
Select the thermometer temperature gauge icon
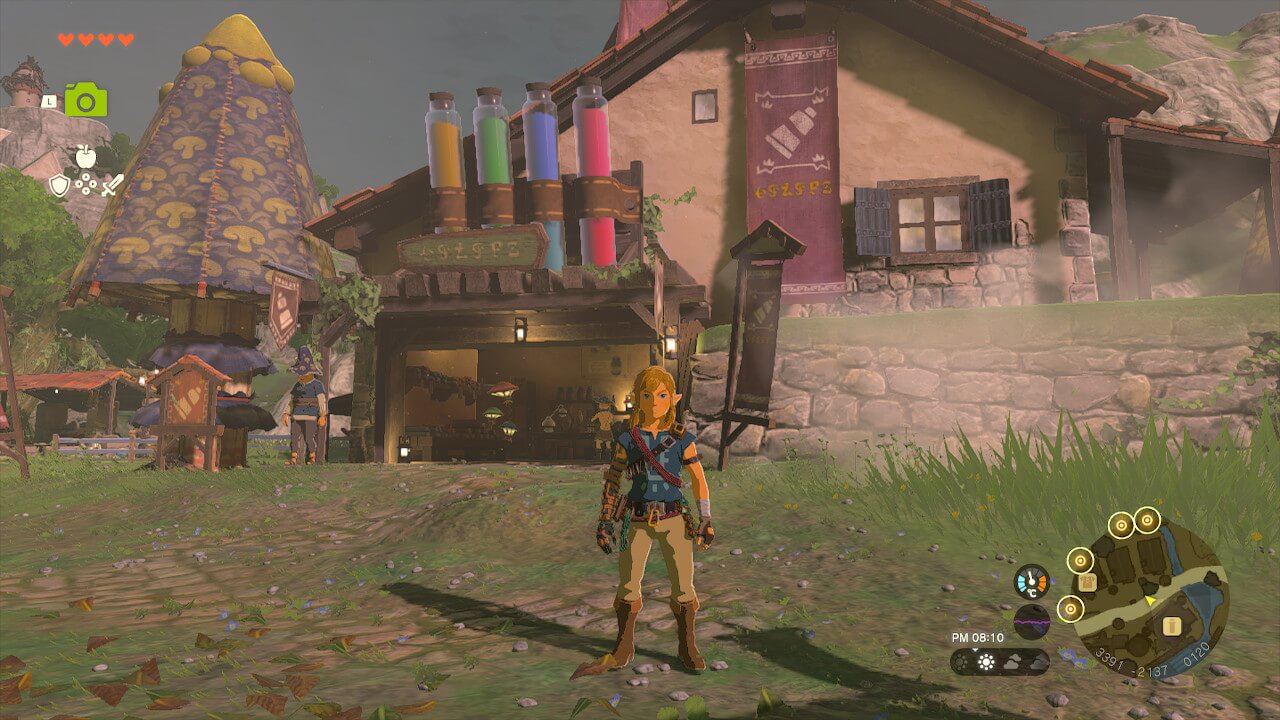tap(1032, 581)
